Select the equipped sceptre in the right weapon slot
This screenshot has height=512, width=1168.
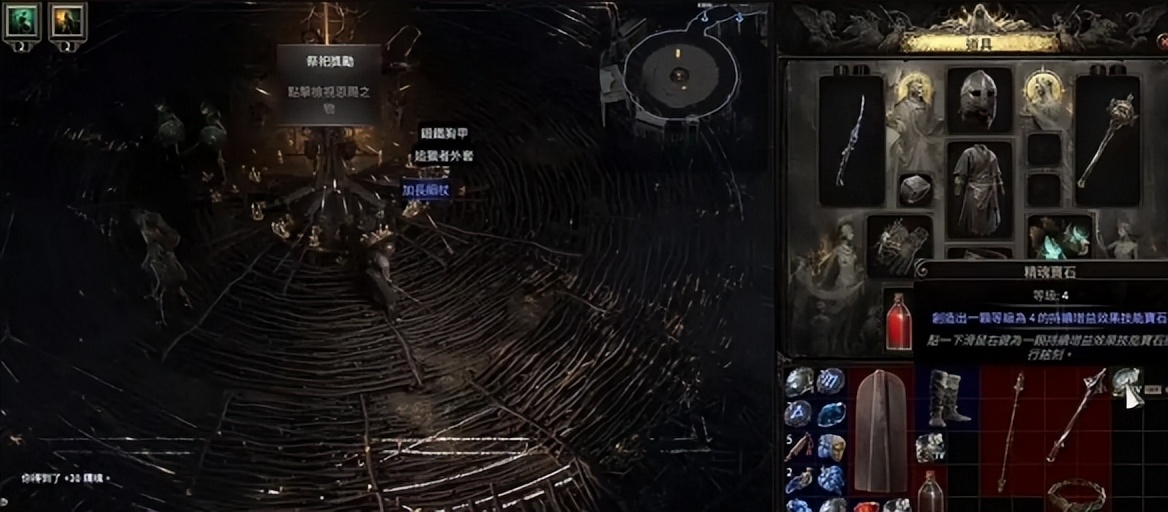[1107, 139]
